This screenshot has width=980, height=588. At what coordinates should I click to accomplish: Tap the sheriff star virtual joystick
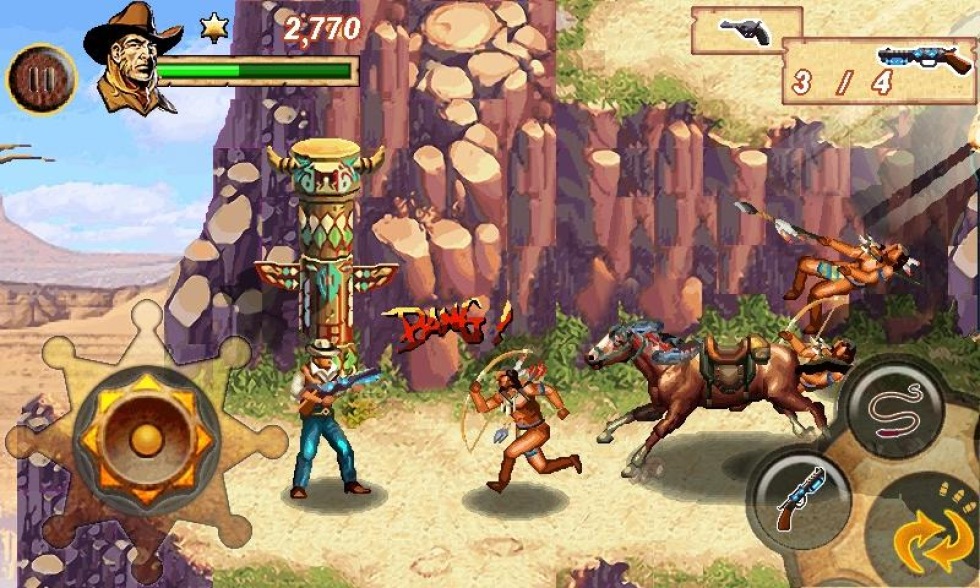coord(146,437)
